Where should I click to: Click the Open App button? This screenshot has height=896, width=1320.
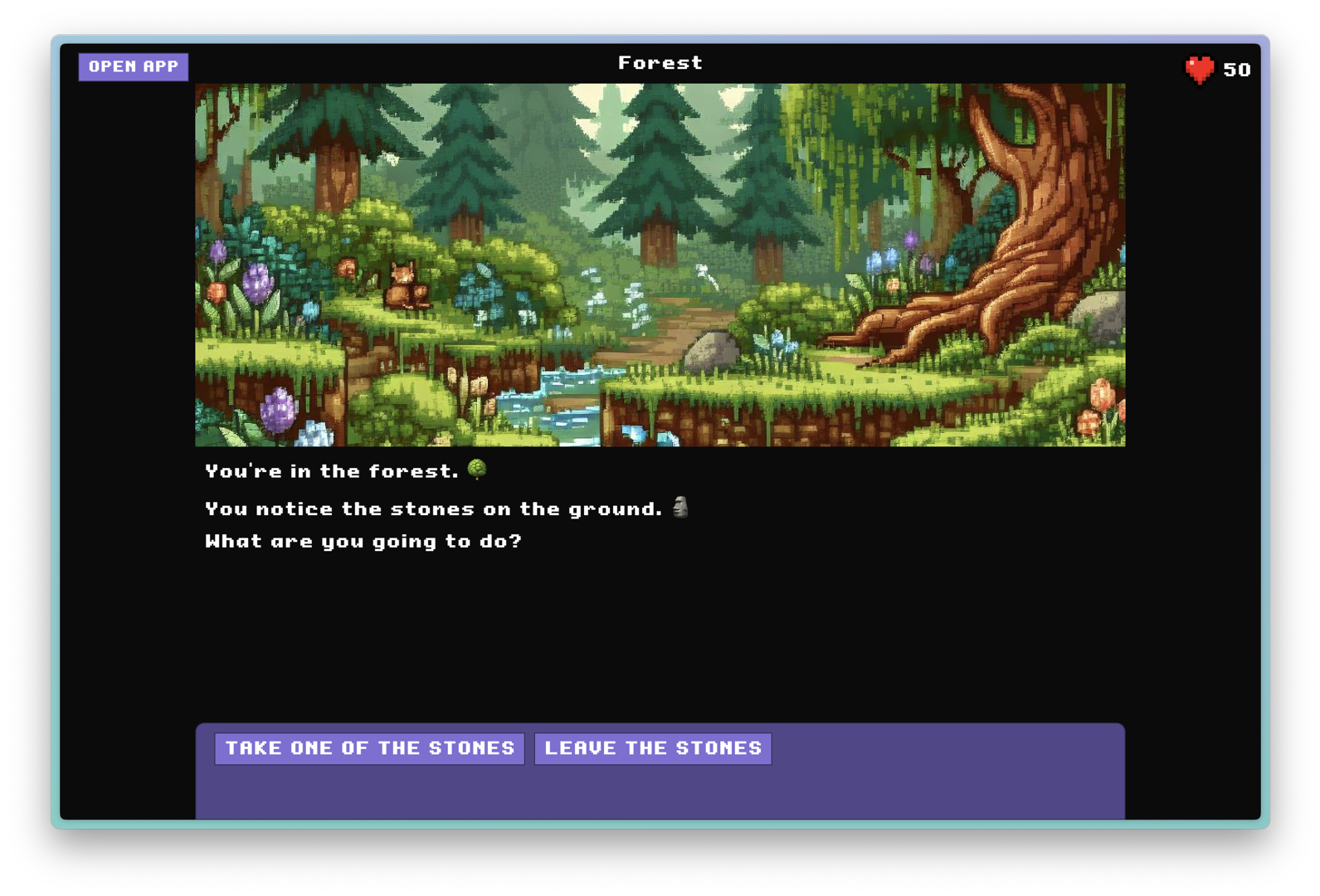134,67
